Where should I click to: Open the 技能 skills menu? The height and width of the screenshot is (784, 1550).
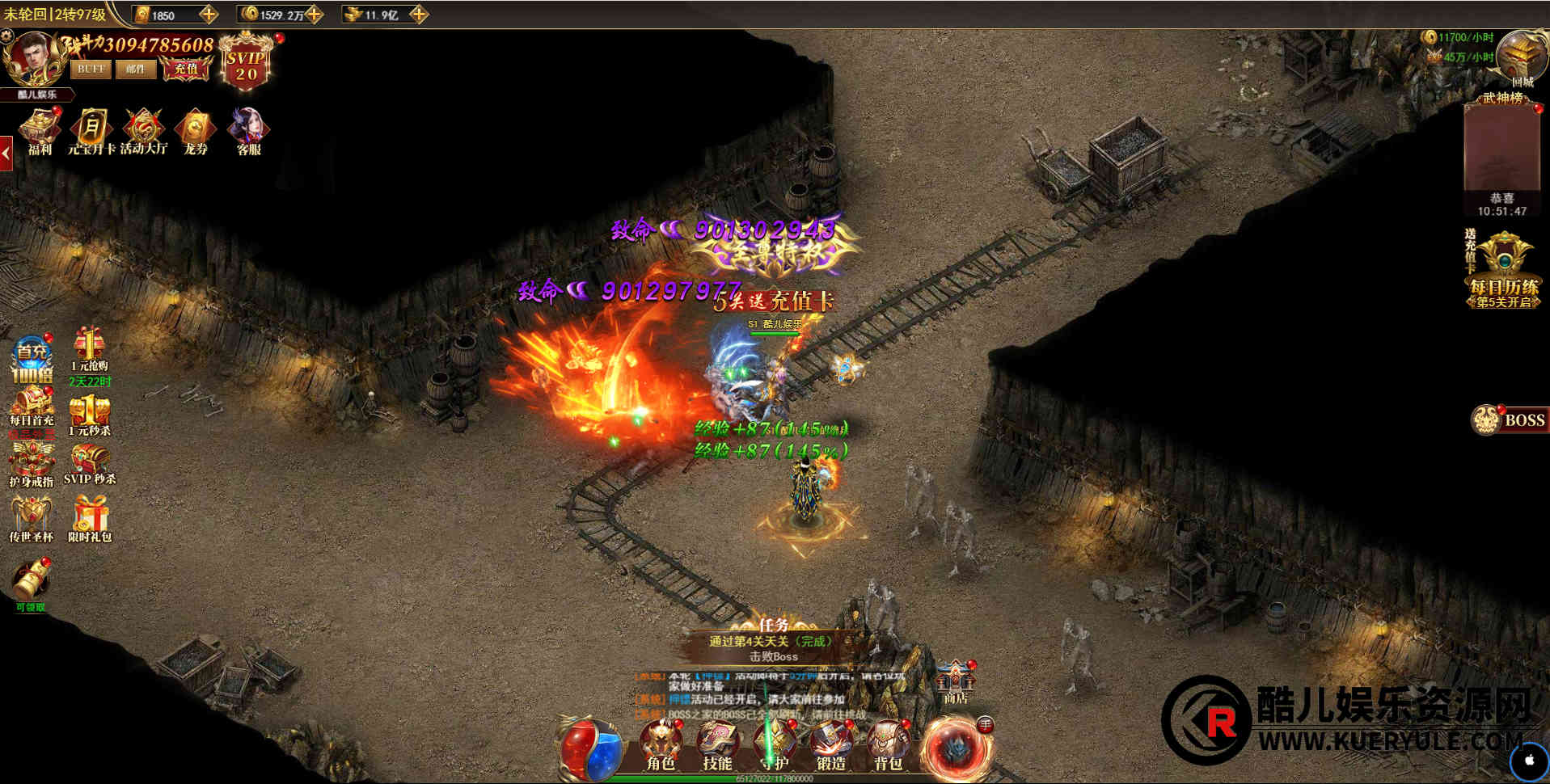click(x=717, y=745)
